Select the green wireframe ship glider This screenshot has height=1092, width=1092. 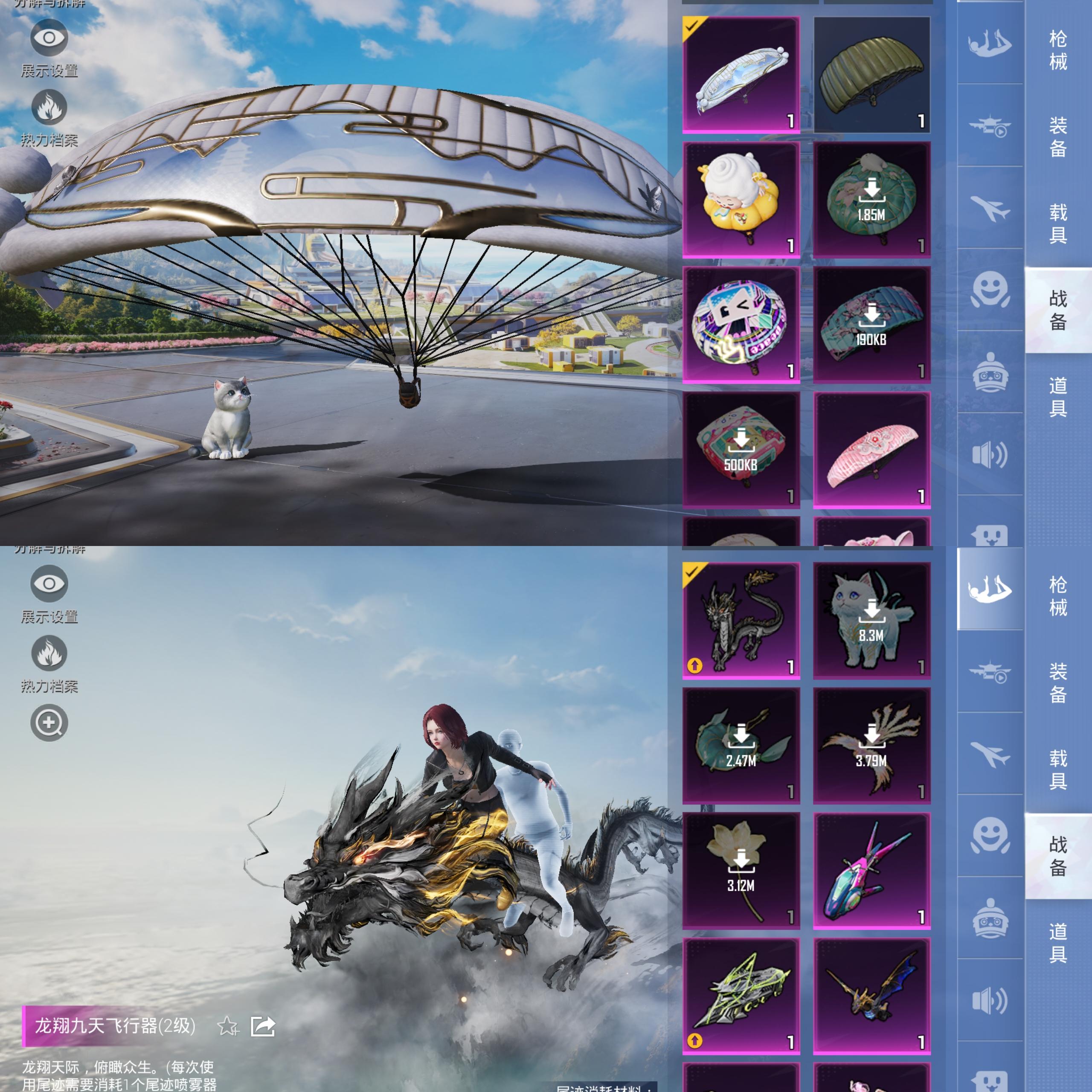coord(741,996)
